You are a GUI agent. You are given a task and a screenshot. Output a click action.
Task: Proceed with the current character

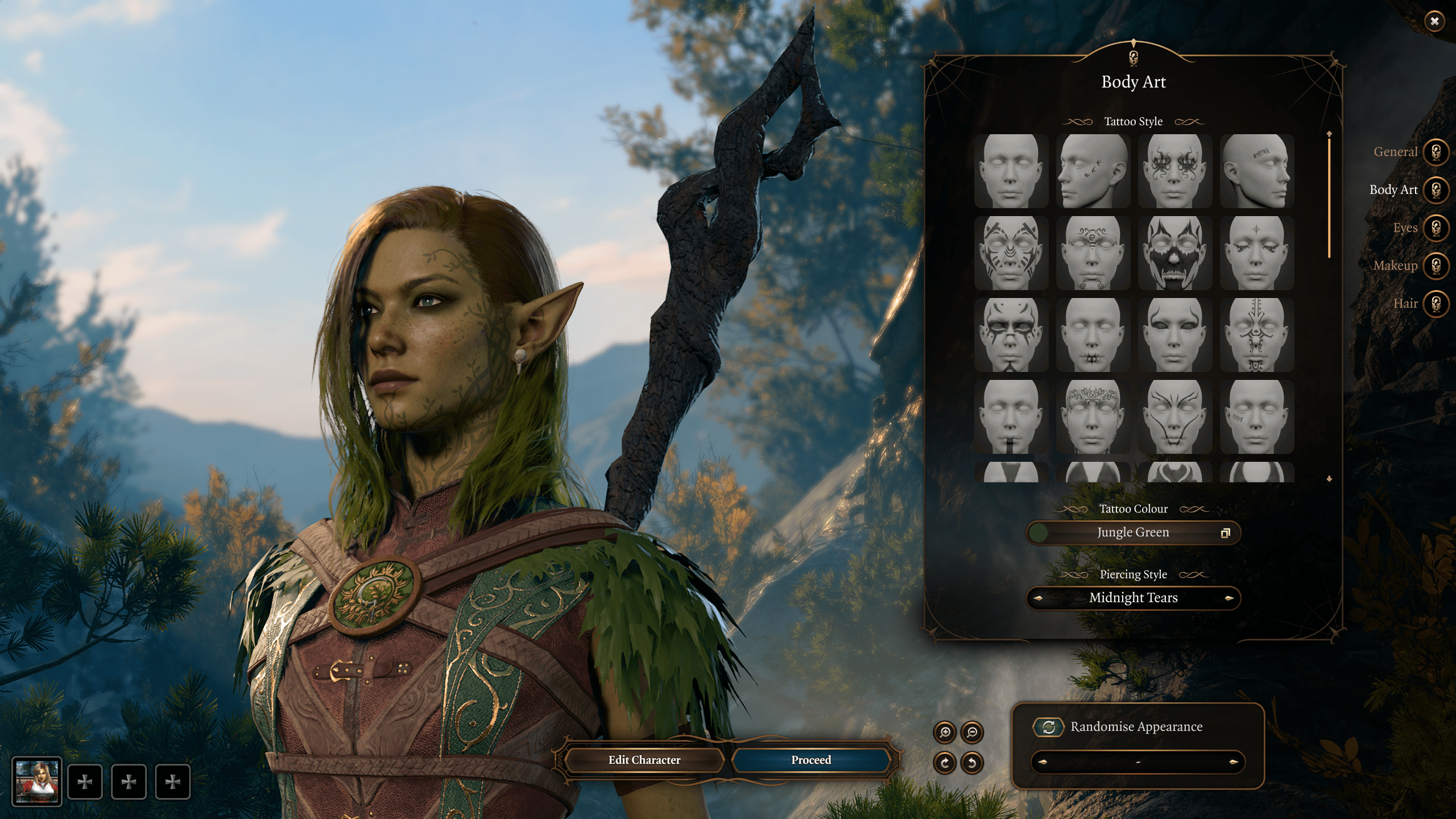[x=811, y=760]
